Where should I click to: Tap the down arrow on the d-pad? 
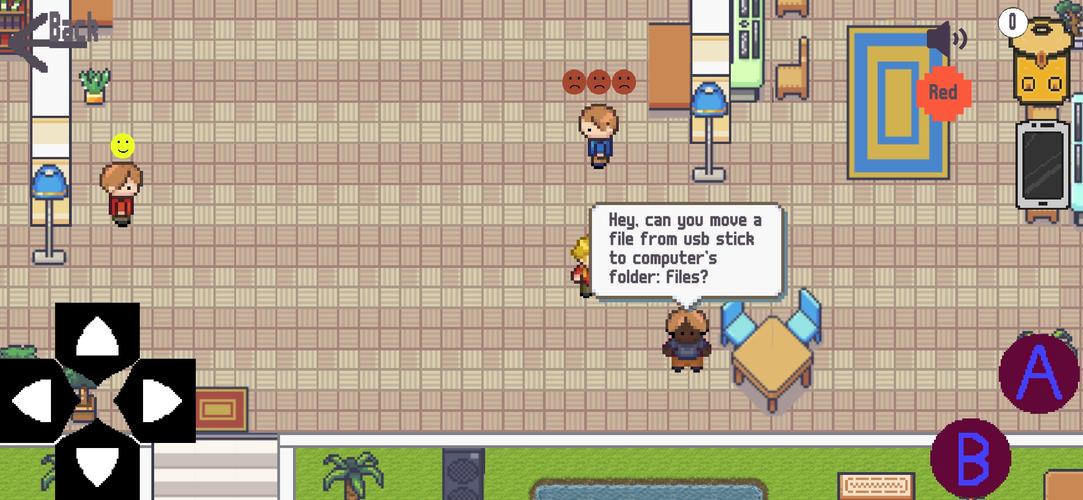pos(96,461)
